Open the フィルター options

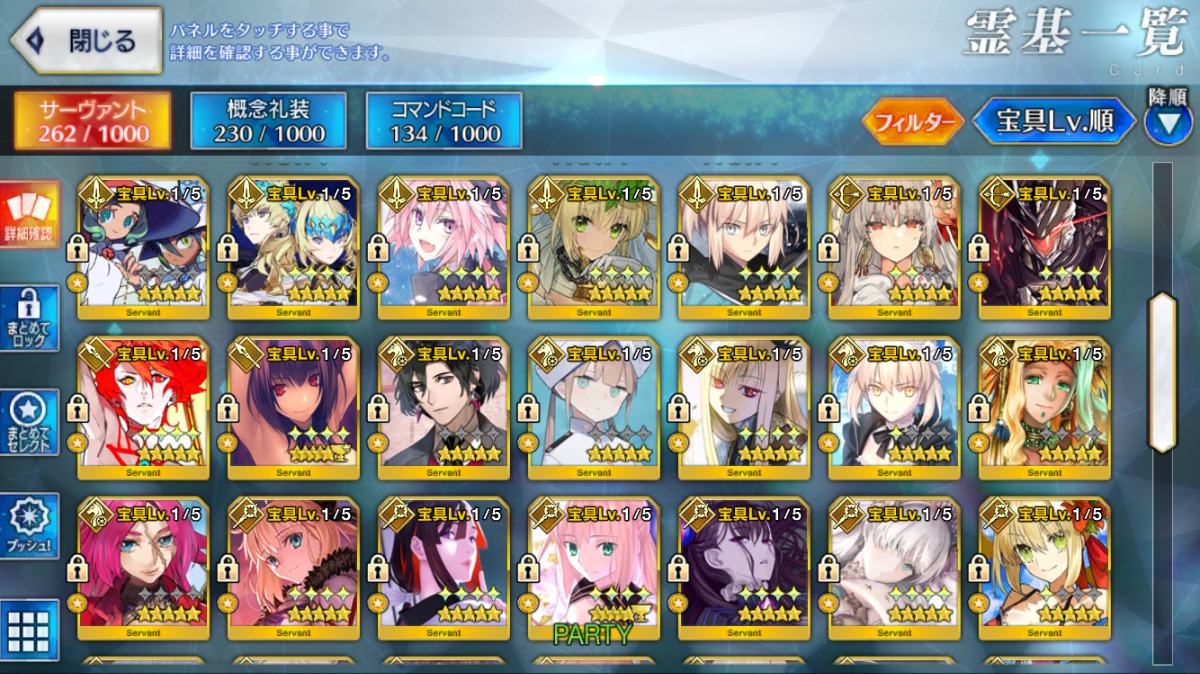pos(912,122)
